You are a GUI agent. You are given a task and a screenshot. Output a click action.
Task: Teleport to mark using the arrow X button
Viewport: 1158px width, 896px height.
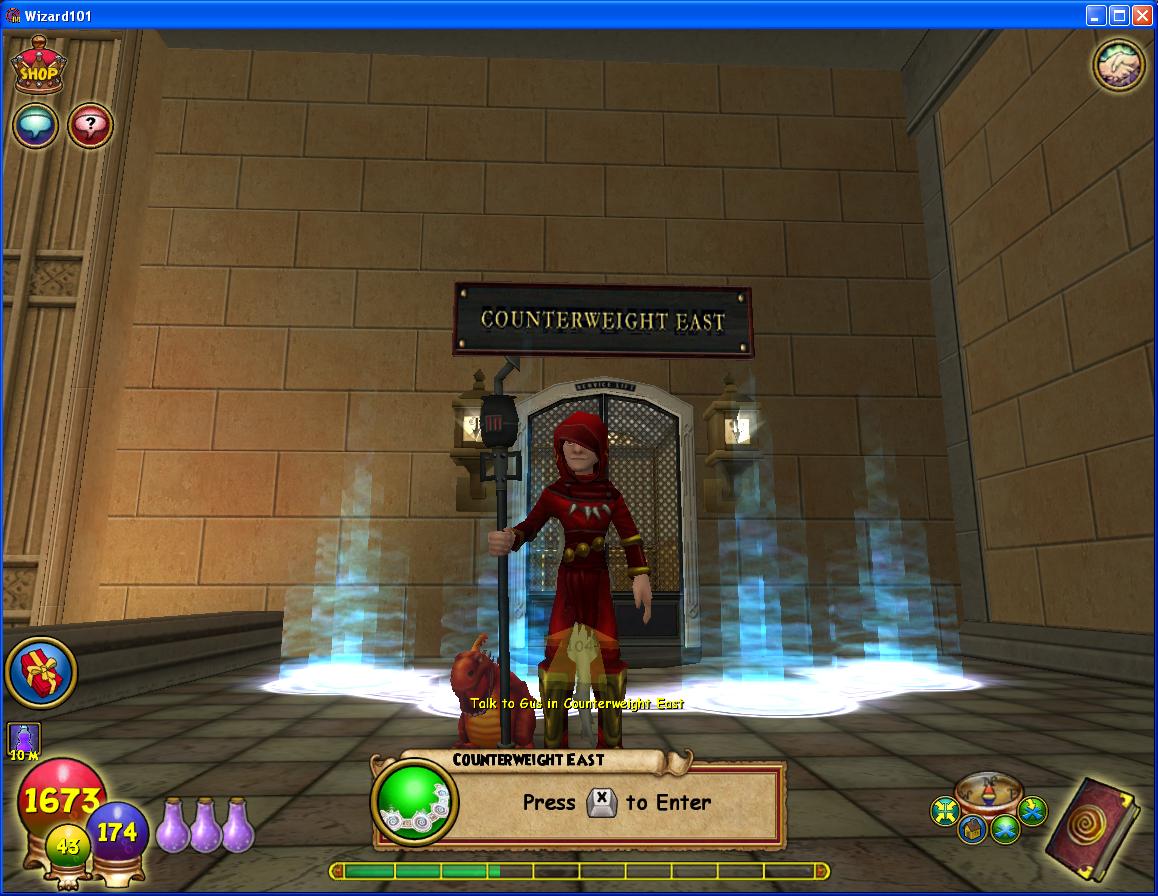pos(1032,809)
